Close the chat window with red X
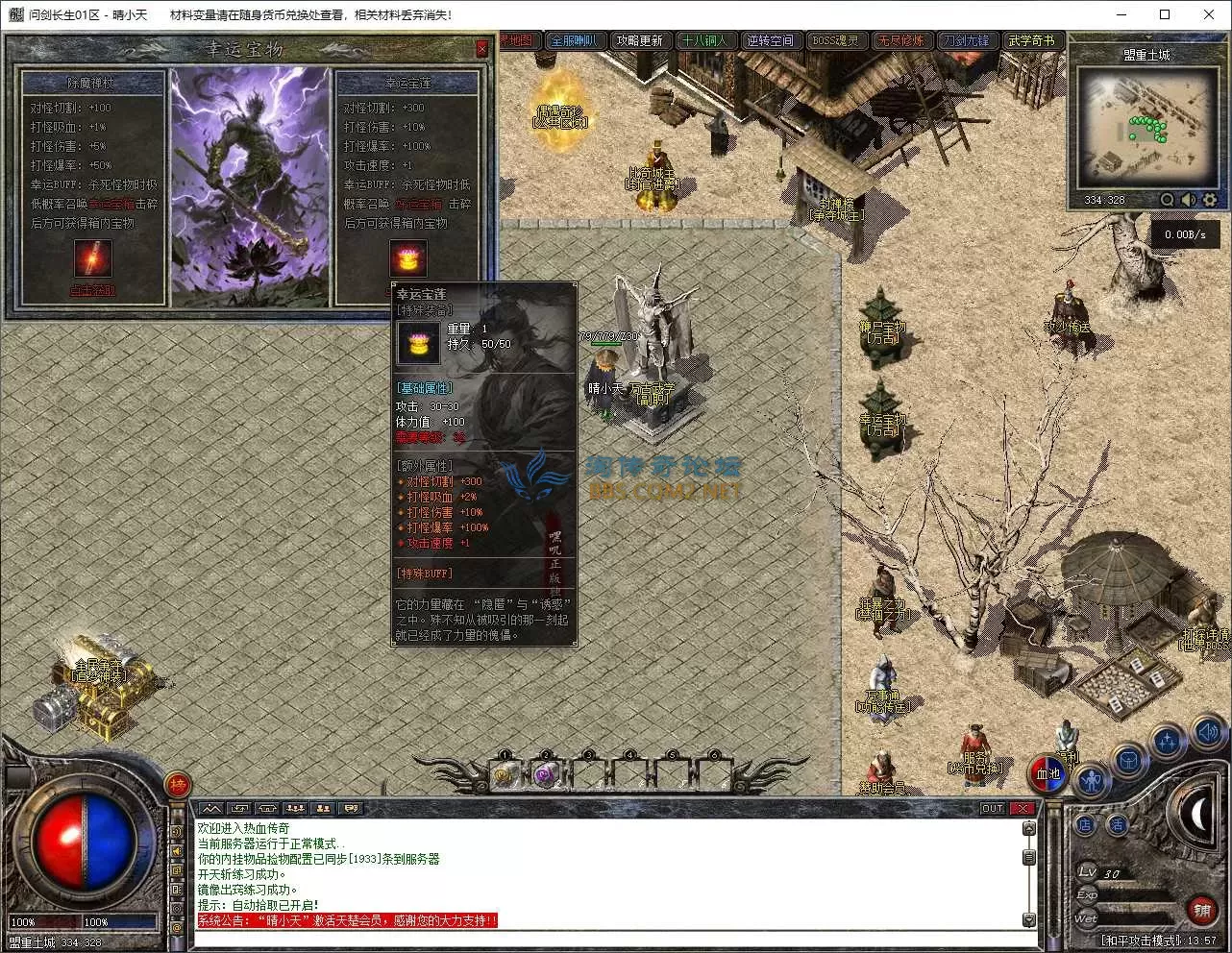The image size is (1232, 953). [x=1023, y=808]
